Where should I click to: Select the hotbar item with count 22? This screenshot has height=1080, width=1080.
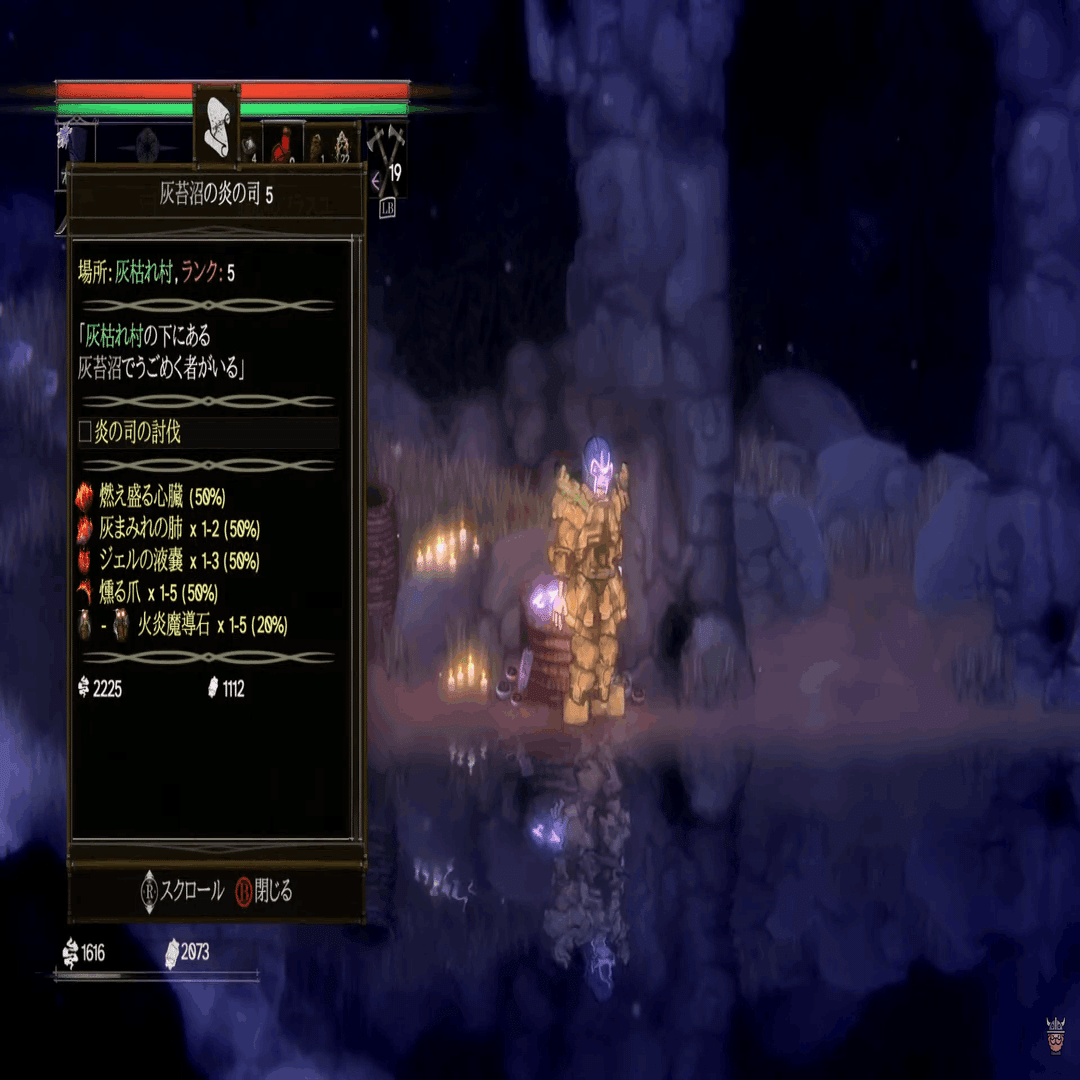[345, 145]
